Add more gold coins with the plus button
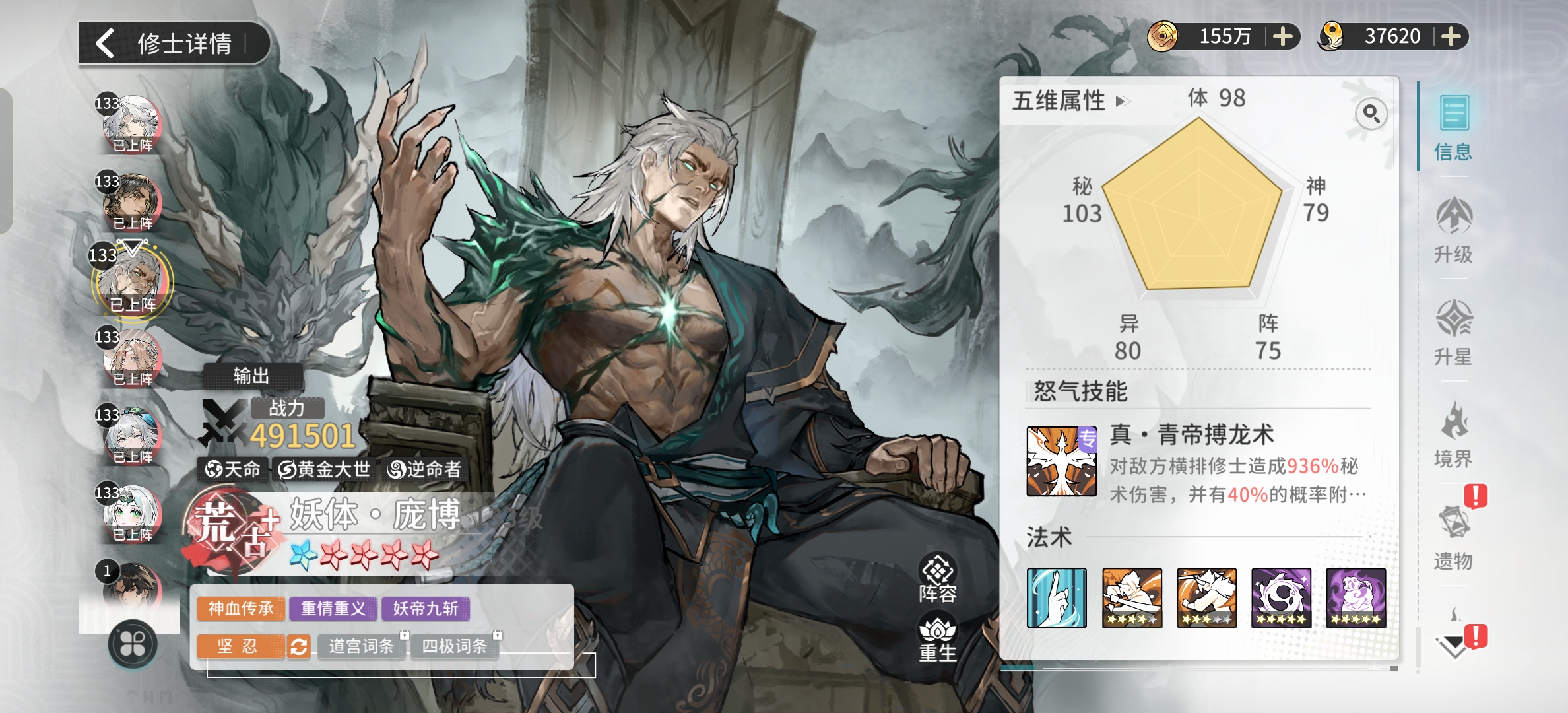 tap(1282, 36)
